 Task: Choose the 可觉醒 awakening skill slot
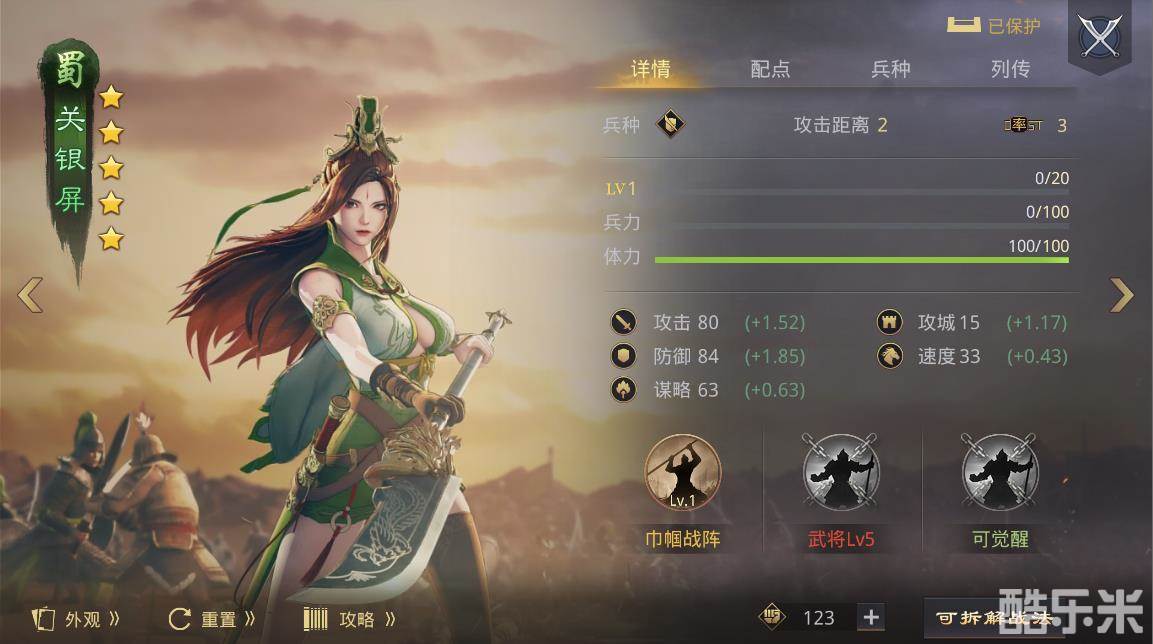tap(1000, 472)
